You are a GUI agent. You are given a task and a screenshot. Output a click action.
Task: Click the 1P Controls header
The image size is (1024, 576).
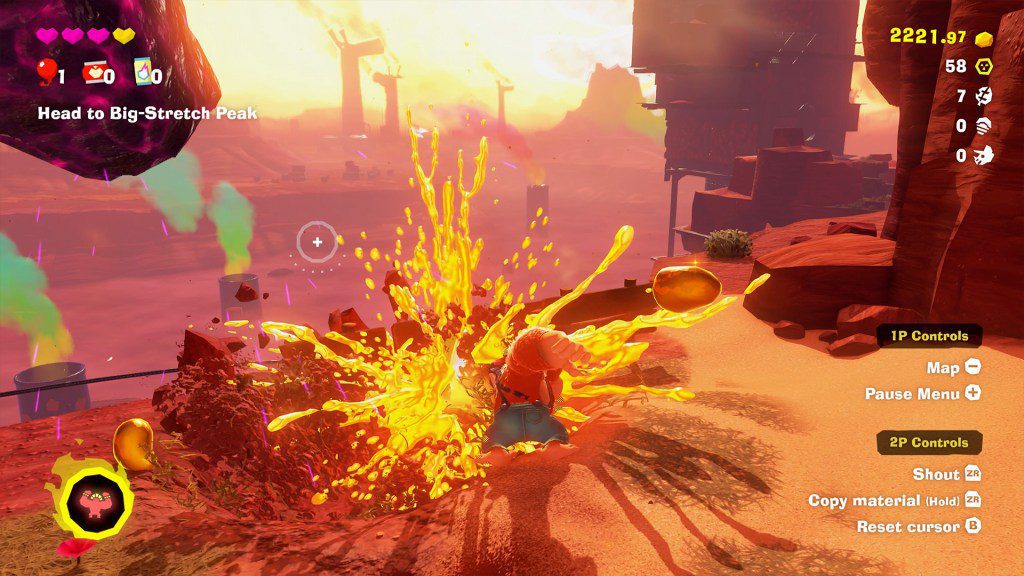pyautogui.click(x=929, y=336)
